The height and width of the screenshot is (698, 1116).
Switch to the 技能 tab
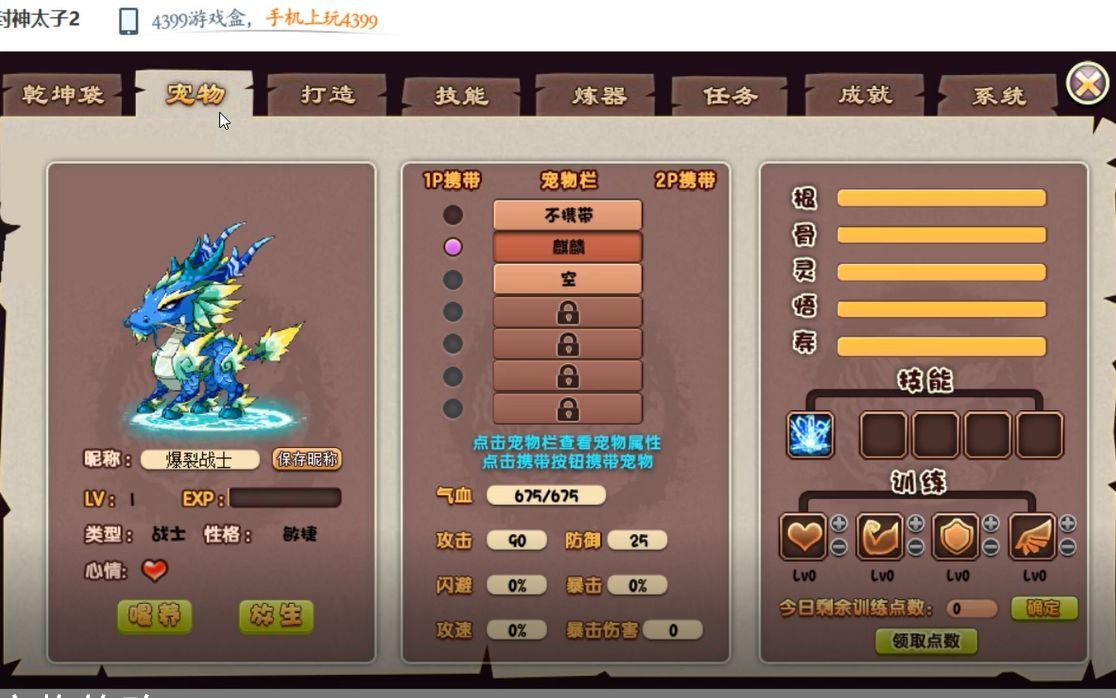pos(461,96)
